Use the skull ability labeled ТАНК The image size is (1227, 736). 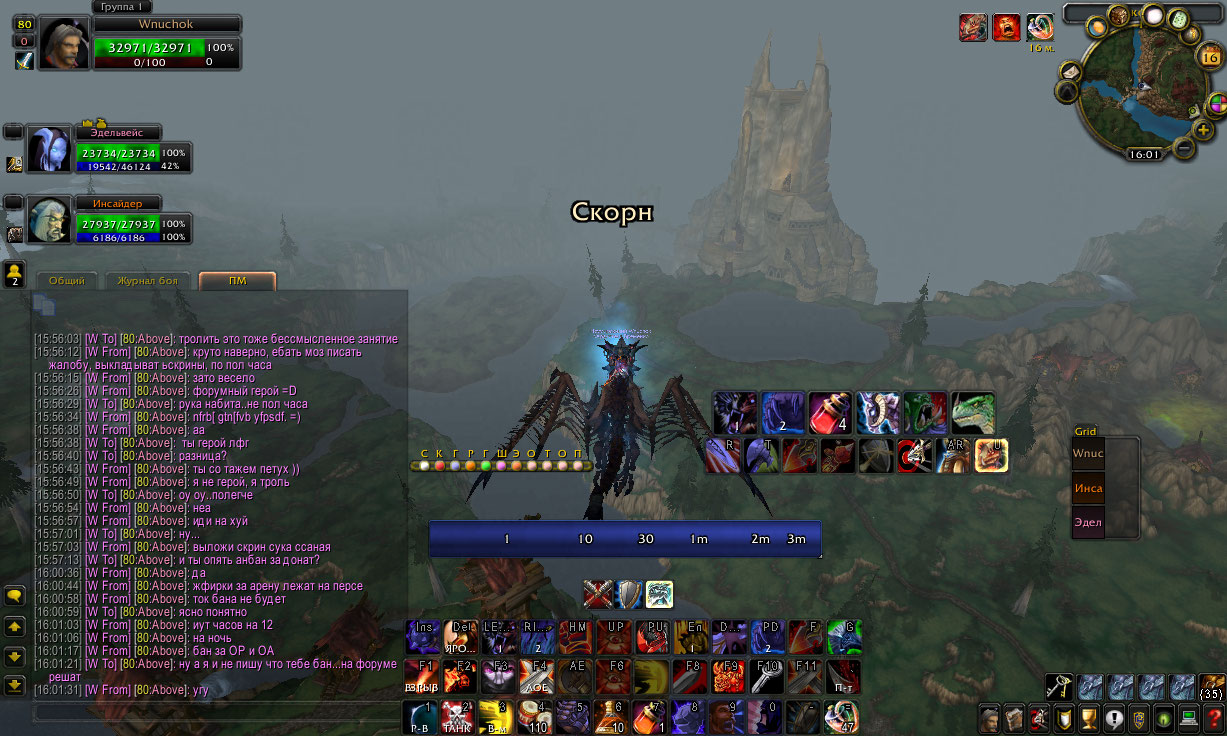[x=460, y=717]
